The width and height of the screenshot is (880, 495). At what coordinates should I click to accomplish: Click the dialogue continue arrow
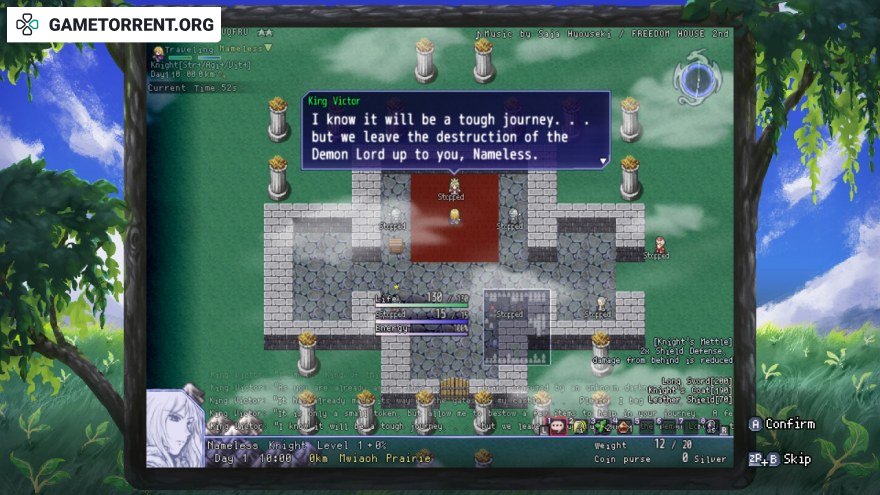603,160
